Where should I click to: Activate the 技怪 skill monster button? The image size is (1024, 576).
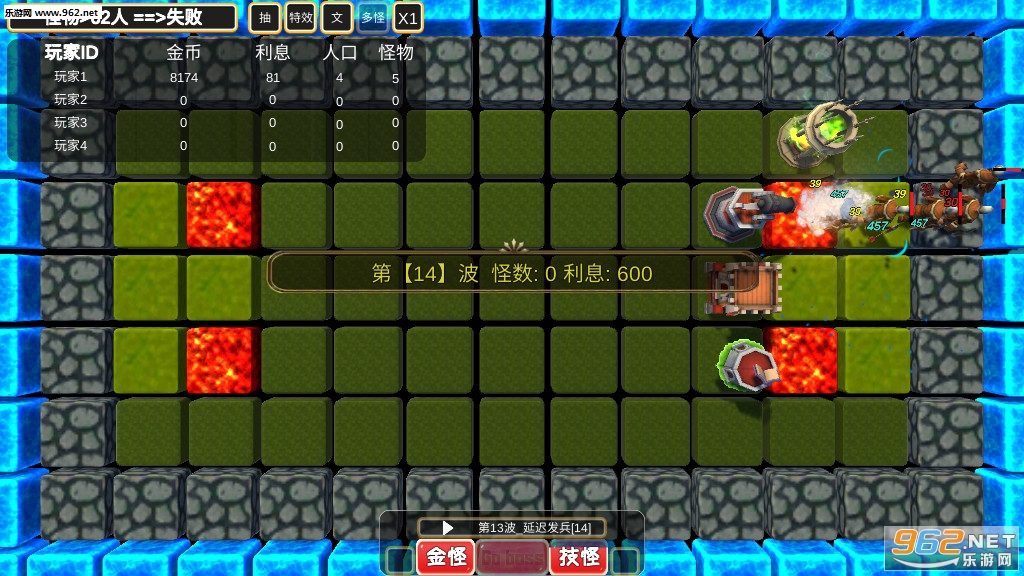tap(579, 557)
